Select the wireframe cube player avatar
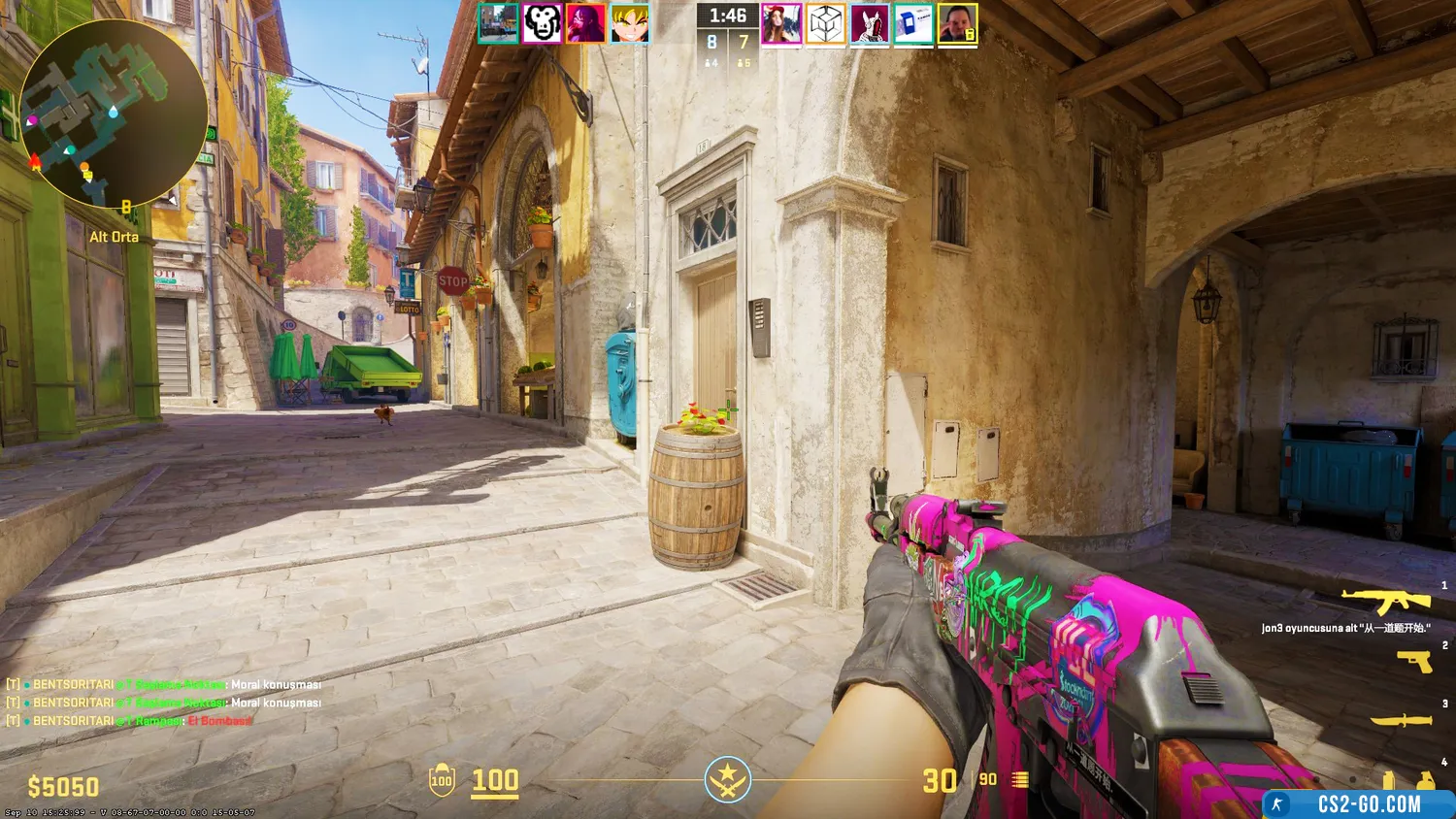Viewport: 1456px width, 819px height. coord(825,24)
